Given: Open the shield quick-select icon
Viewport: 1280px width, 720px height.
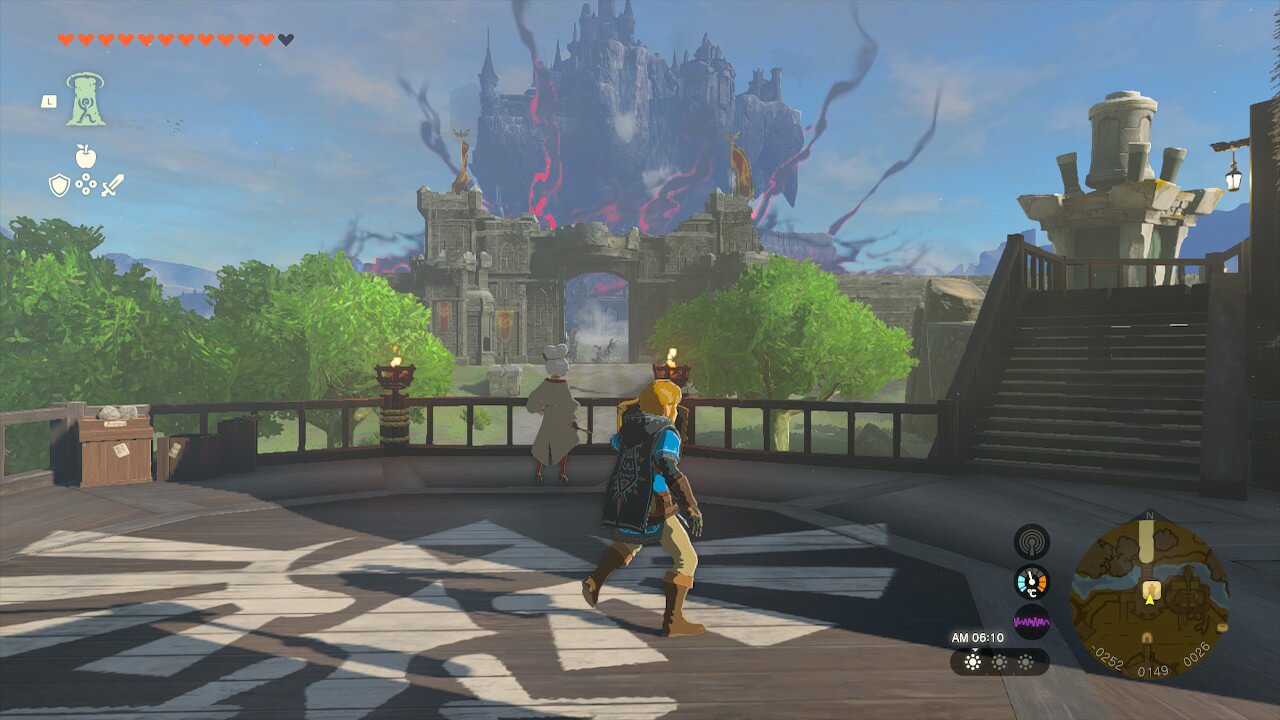Looking at the screenshot, I should (x=59, y=185).
